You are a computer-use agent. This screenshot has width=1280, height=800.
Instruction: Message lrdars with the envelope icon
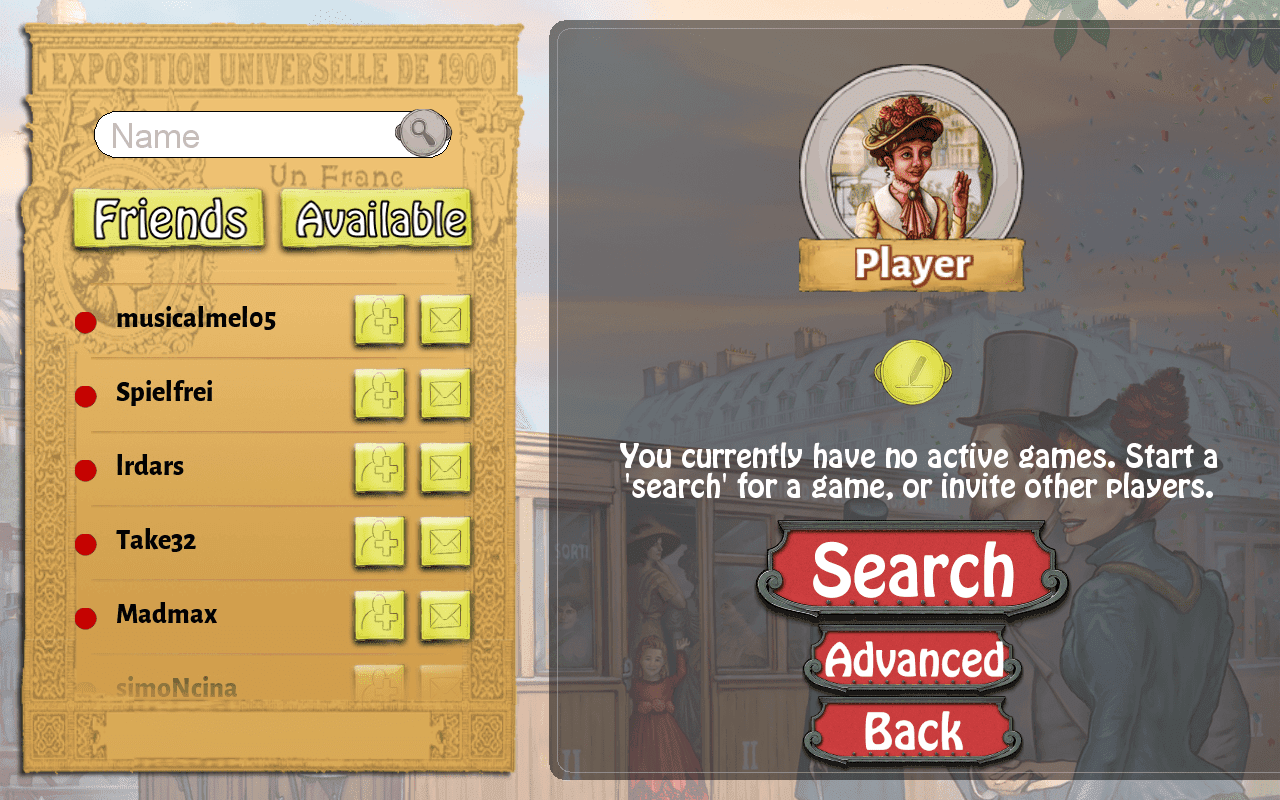pyautogui.click(x=445, y=467)
